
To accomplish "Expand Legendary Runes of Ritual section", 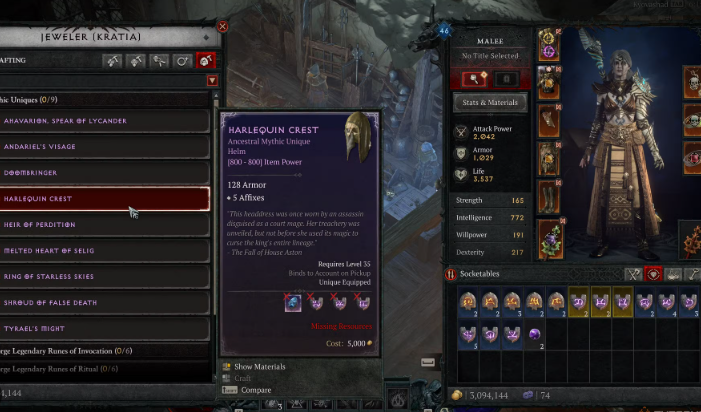I will 70,369.
